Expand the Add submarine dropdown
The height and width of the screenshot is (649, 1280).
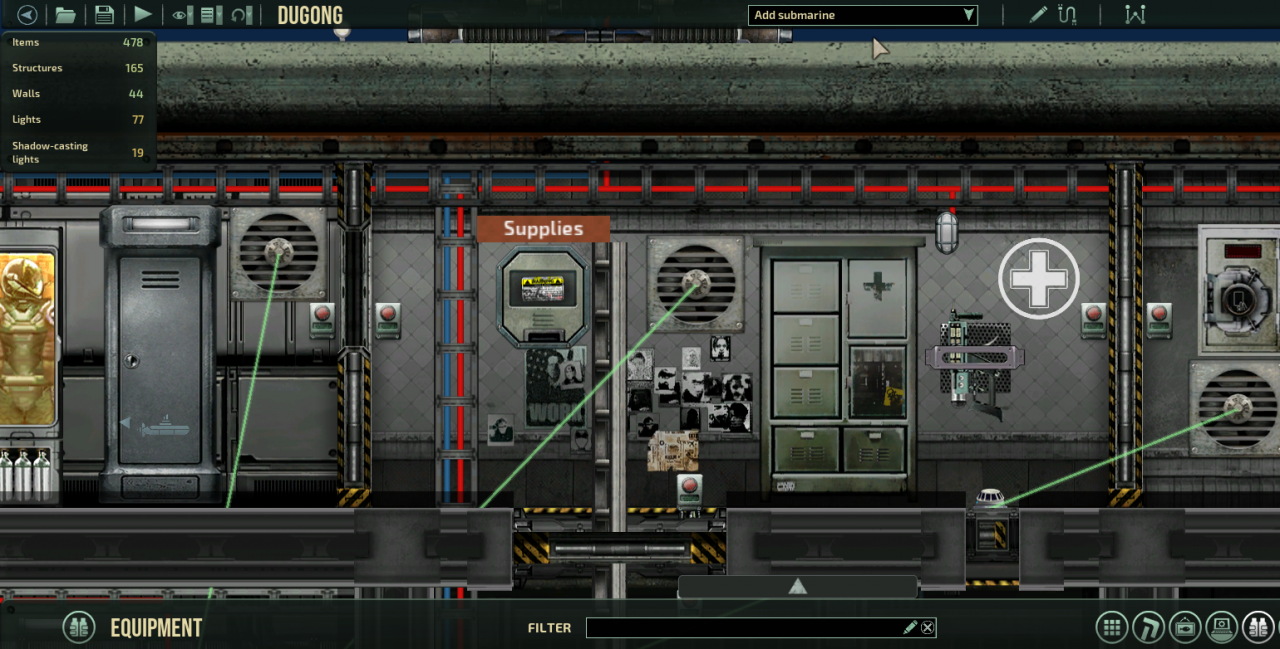pyautogui.click(x=862, y=15)
